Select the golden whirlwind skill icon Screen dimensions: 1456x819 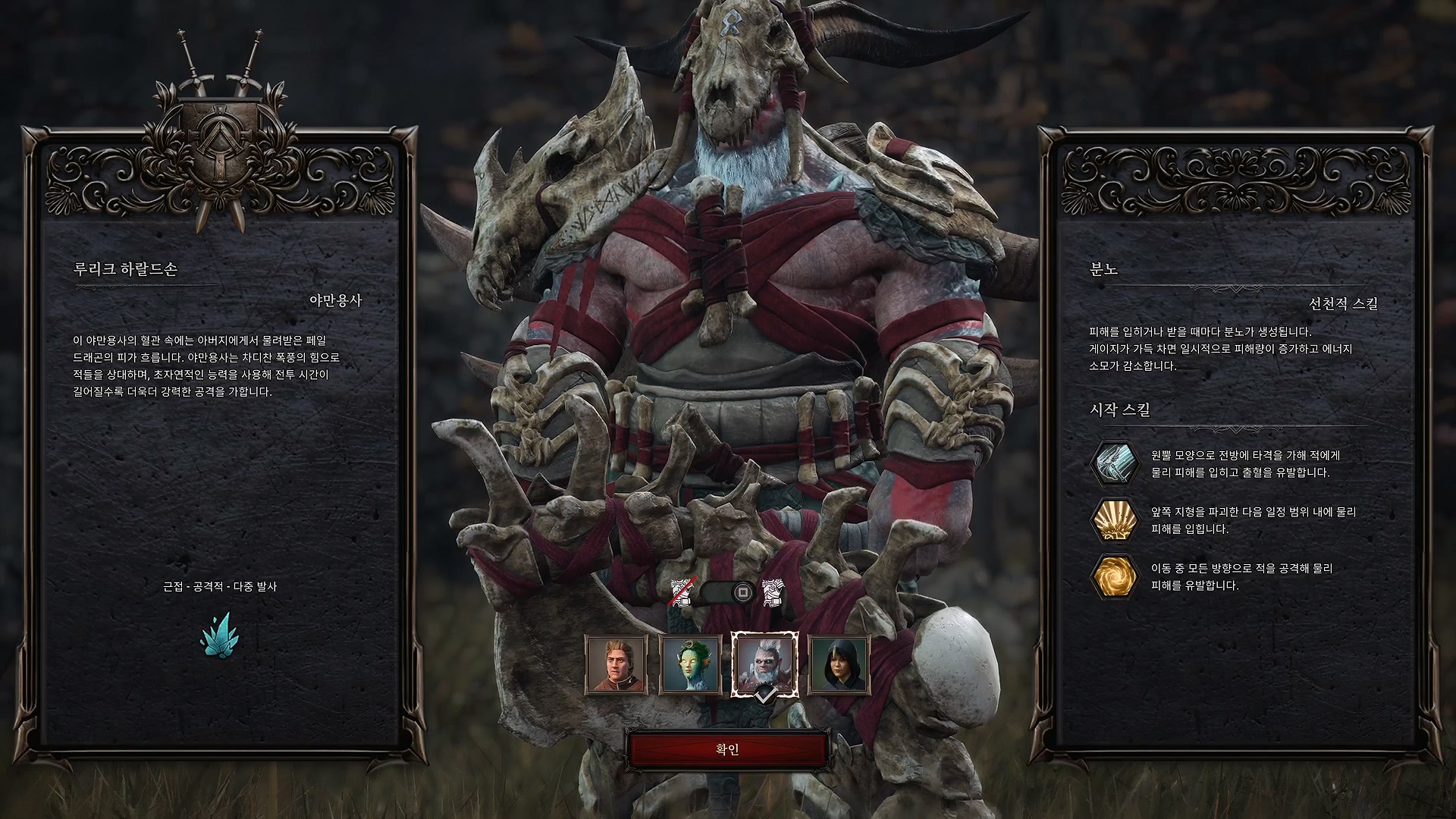click(1114, 576)
